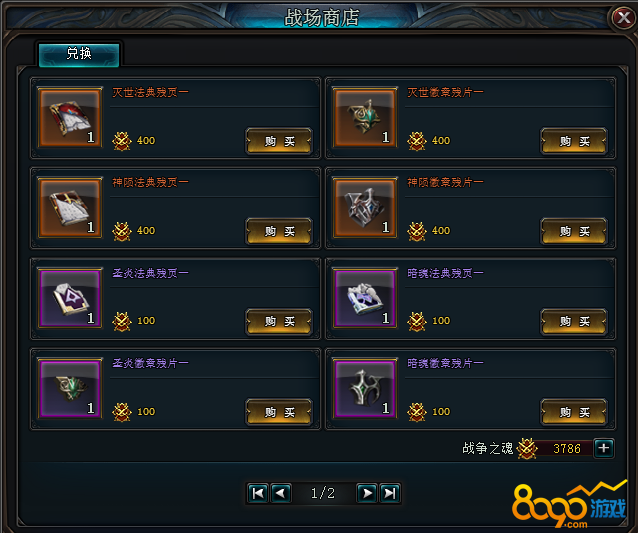Switch to the 兑换 tab
This screenshot has width=638, height=533.
pyautogui.click(x=79, y=54)
